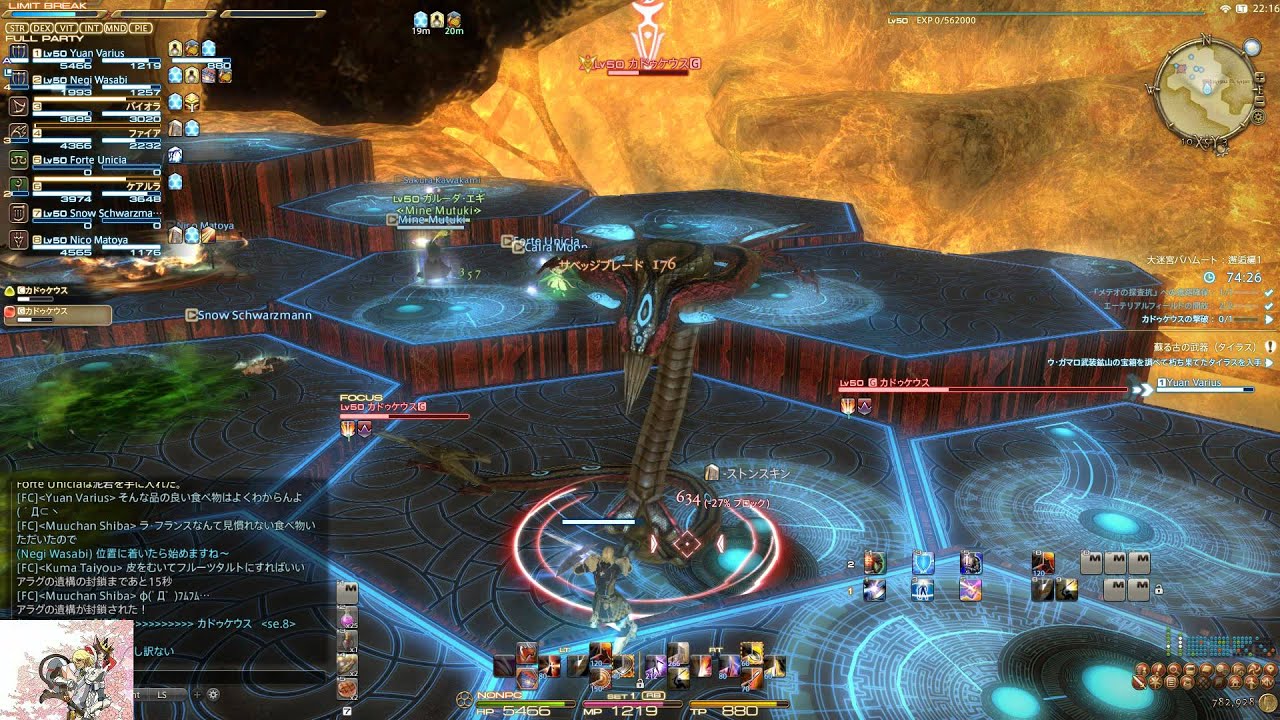Switch to the LS chat tab
Image resolution: width=1280 pixels, height=720 pixels.
tap(162, 694)
